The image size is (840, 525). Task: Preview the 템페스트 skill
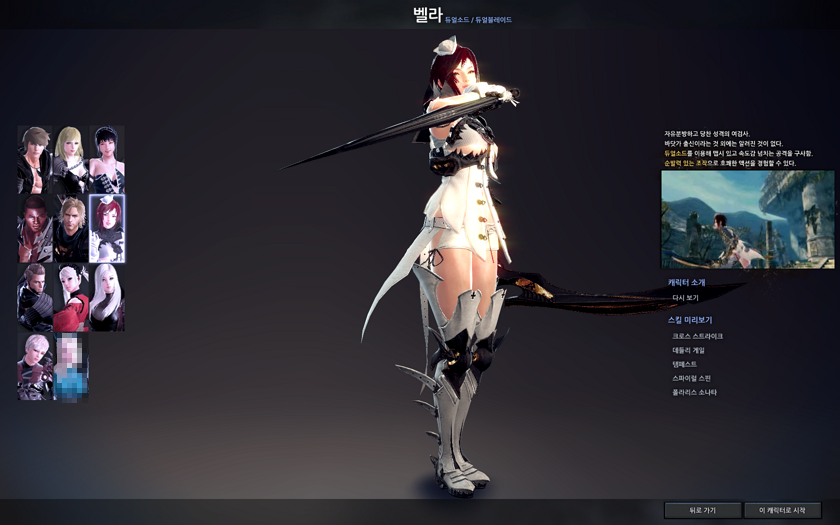(x=684, y=364)
